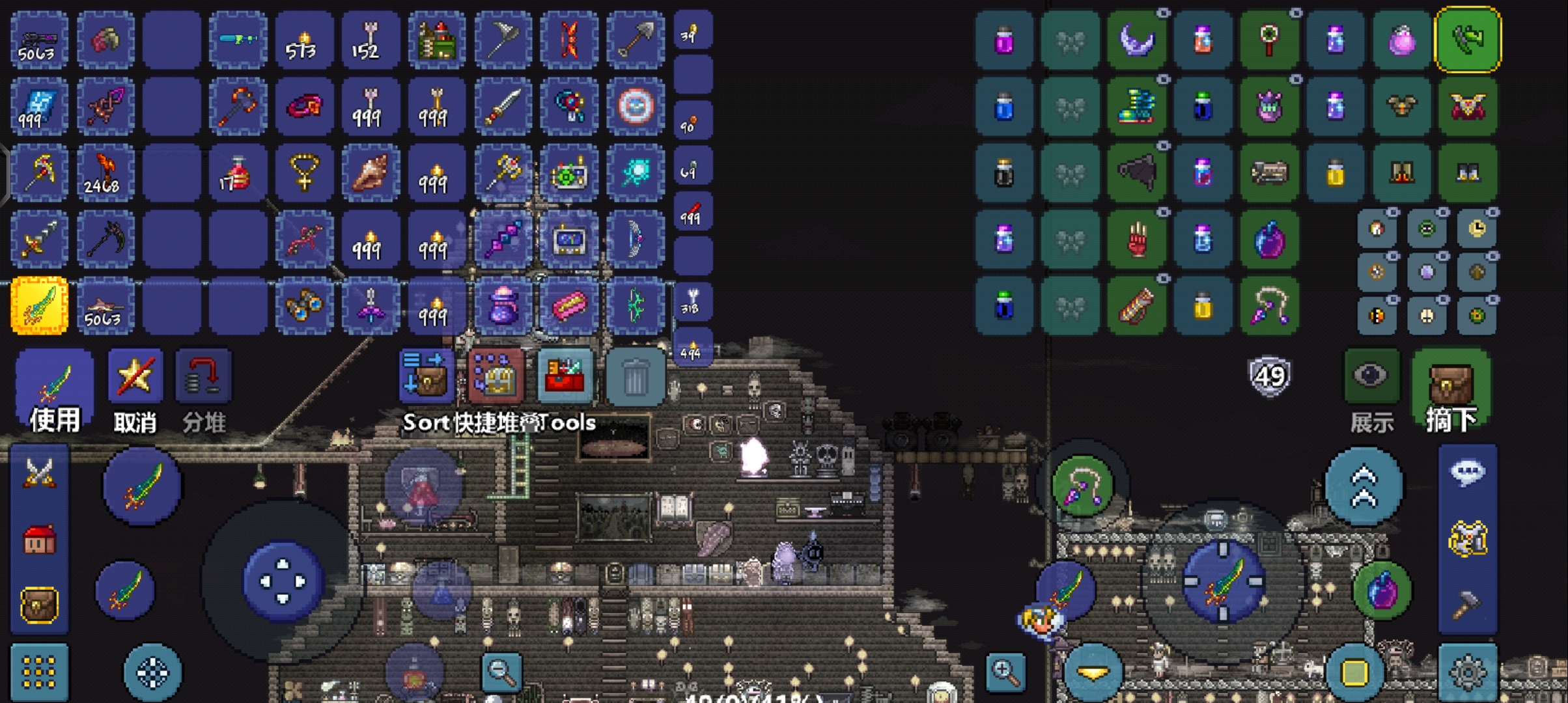This screenshot has height=703, width=1568.
Task: Select the red glove accessory slot
Action: point(1136,240)
